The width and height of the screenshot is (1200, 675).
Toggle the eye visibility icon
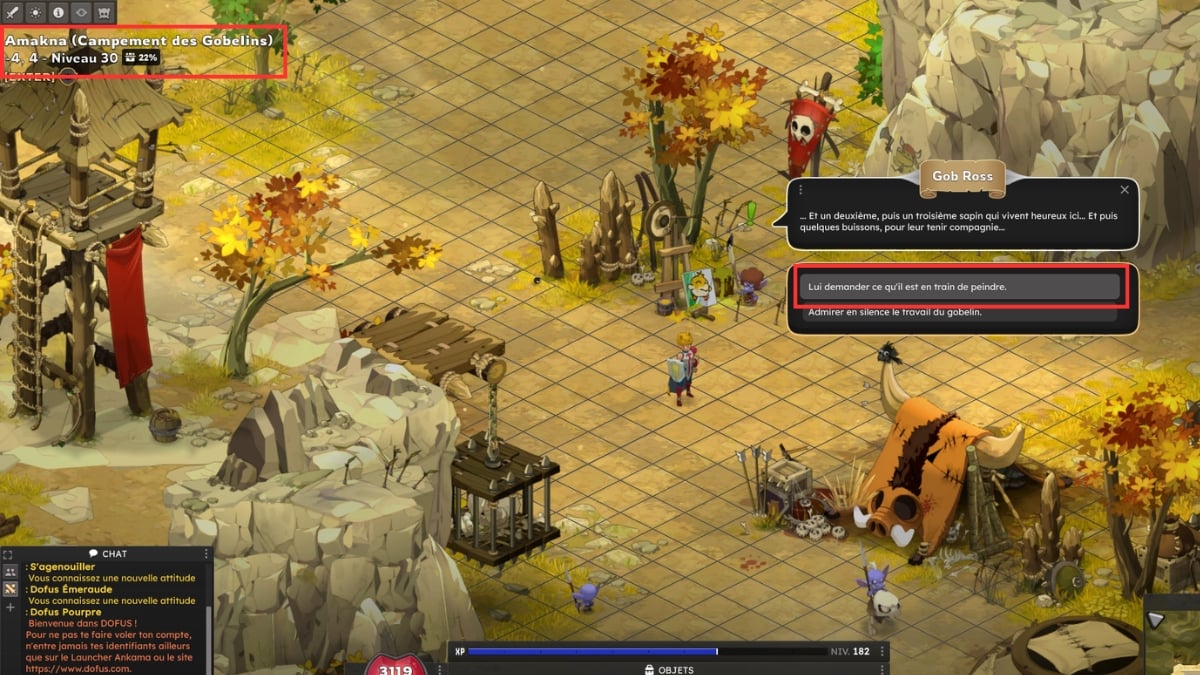(x=82, y=12)
